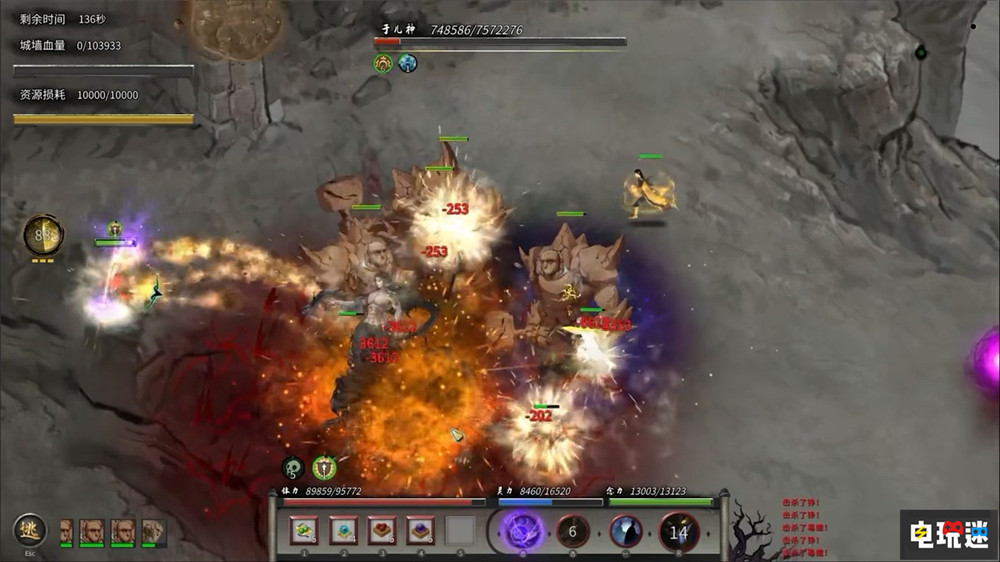The height and width of the screenshot is (562, 1000).
Task: Use the purple gem item in the hotbar
Action: (x=421, y=530)
